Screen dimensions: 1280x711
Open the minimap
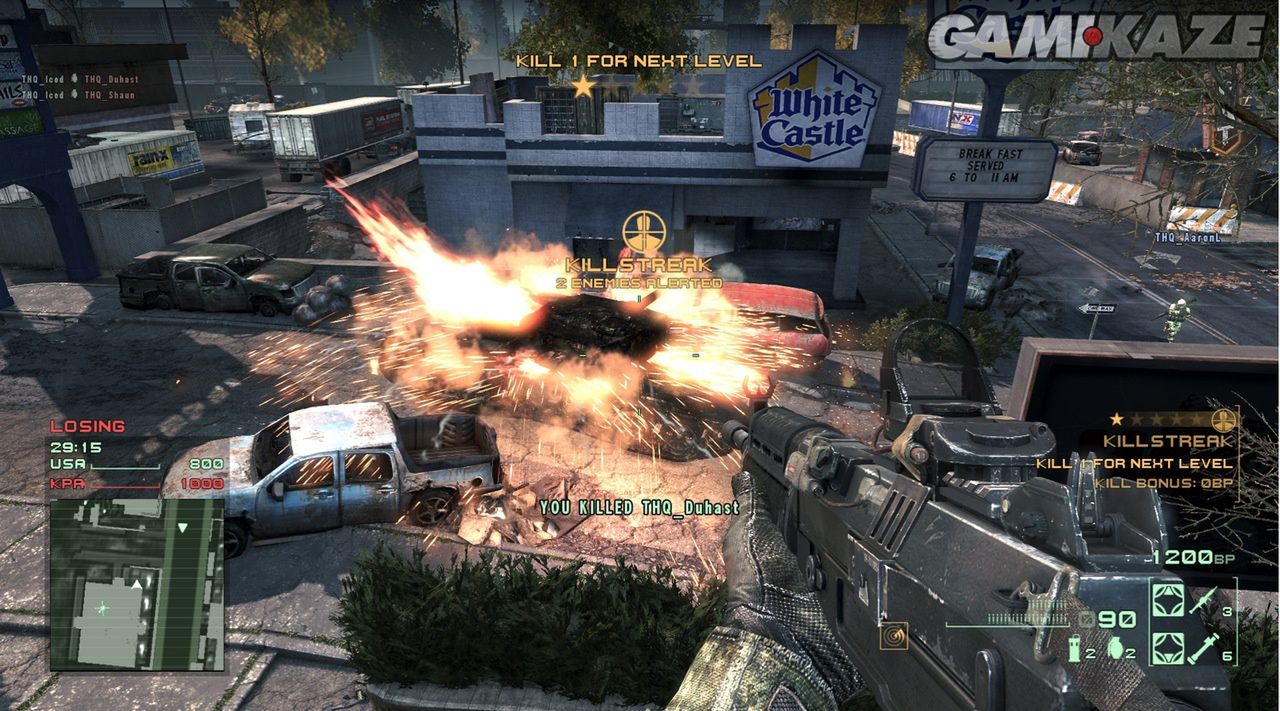pos(137,585)
